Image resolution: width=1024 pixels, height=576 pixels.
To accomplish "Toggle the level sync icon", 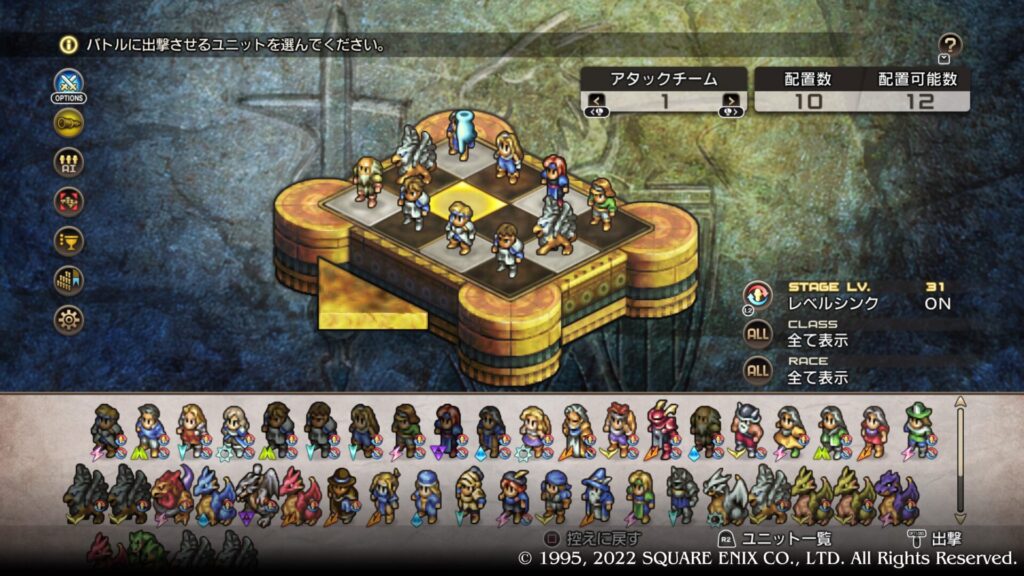I will pyautogui.click(x=757, y=295).
